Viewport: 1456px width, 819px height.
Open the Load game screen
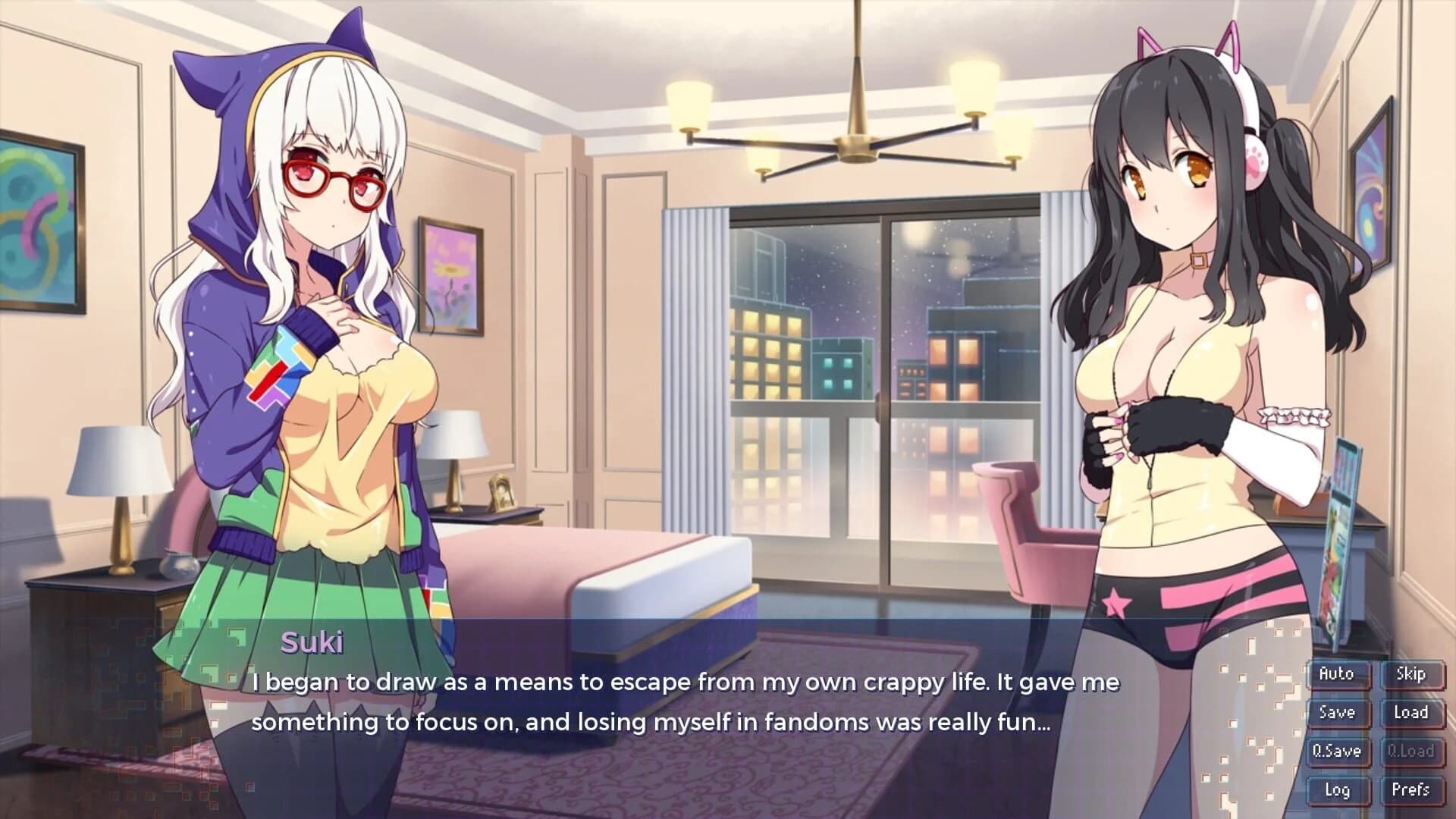pyautogui.click(x=1413, y=712)
